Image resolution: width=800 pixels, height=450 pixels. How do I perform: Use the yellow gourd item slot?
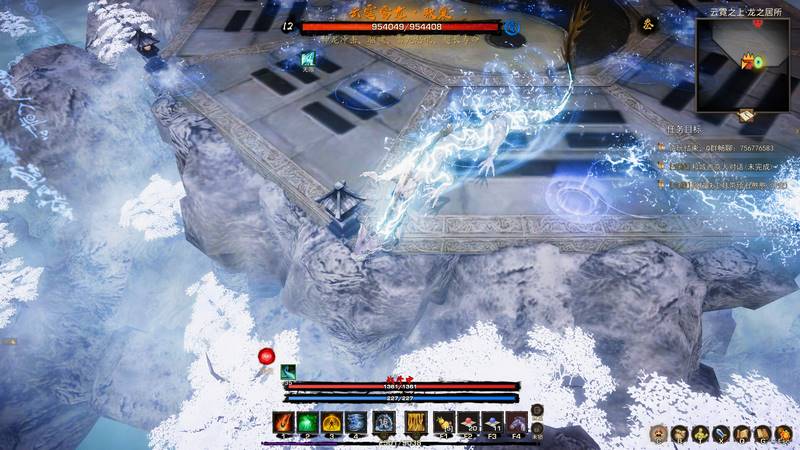445,421
